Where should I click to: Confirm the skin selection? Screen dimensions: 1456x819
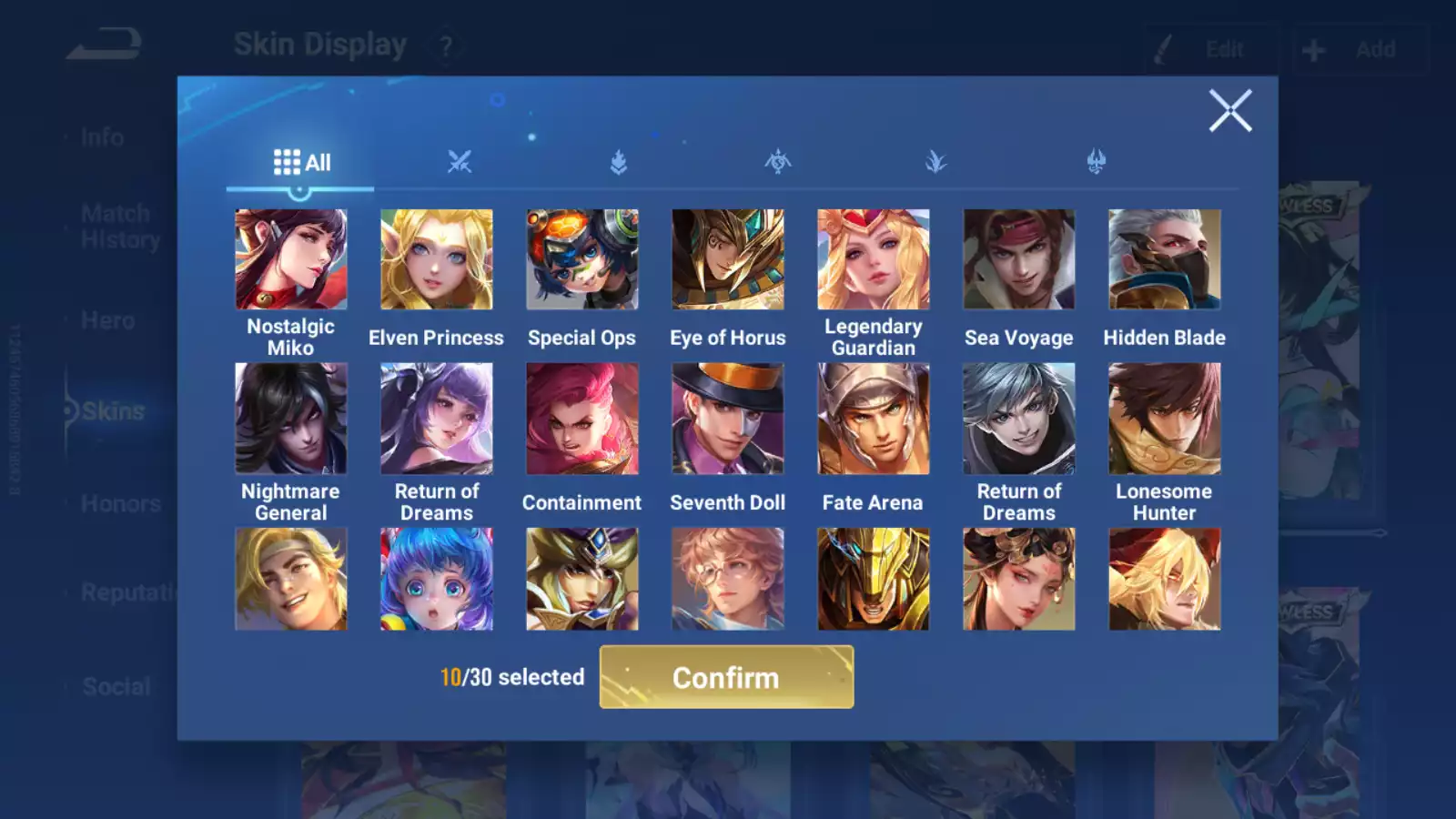coord(726,677)
